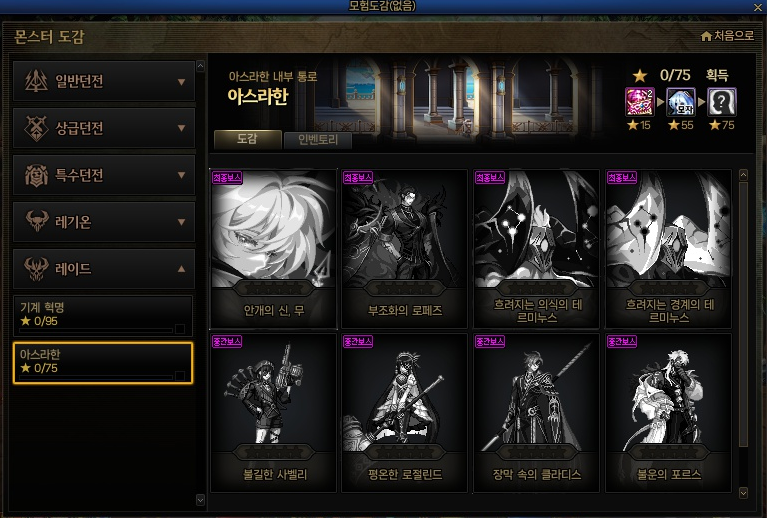The height and width of the screenshot is (518, 767).
Task: Pick the 장막 속의 클라디스 card
Action: [537, 411]
